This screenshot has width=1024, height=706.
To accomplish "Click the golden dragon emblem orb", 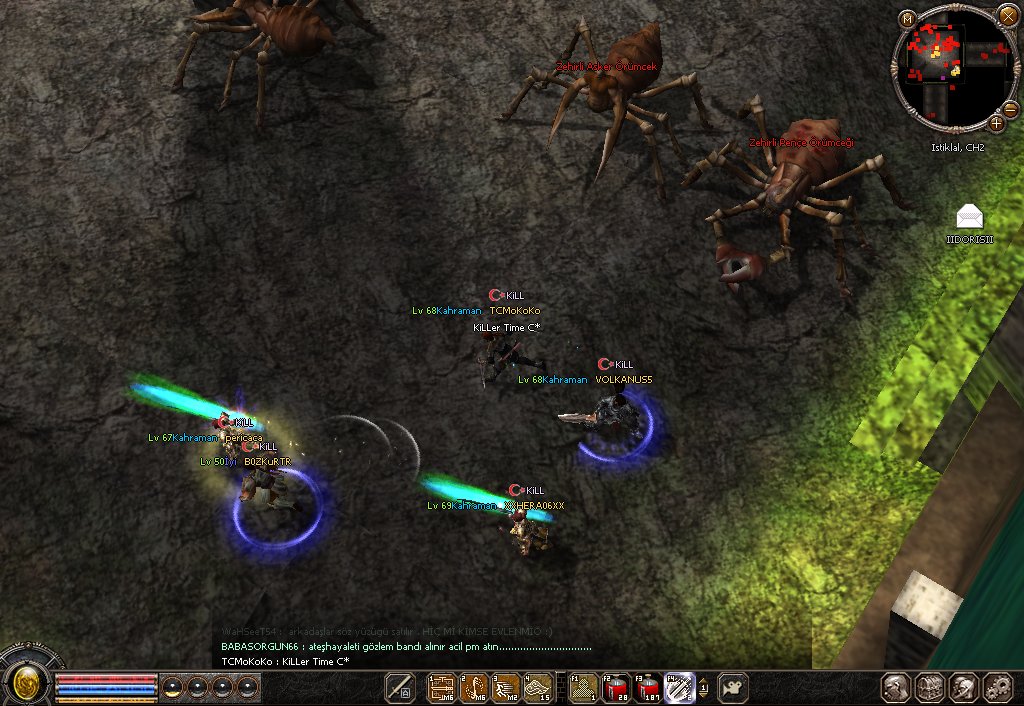I will click(x=26, y=685).
